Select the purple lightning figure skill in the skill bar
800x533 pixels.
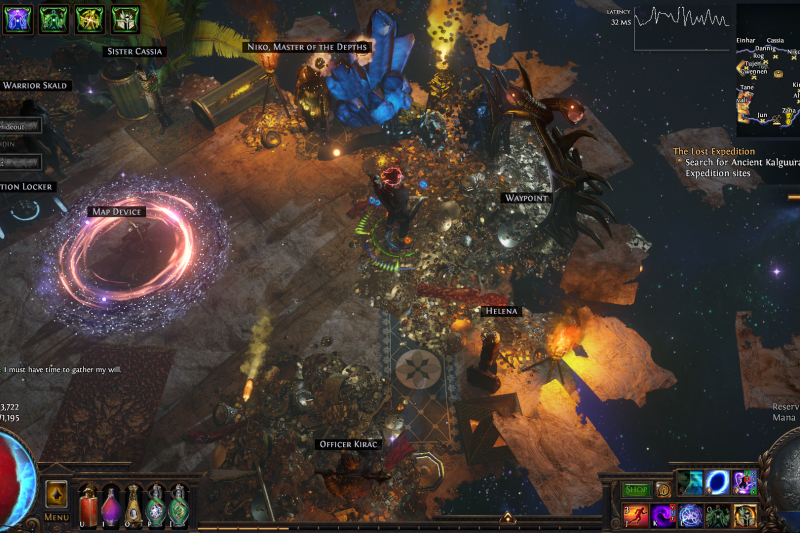(x=743, y=483)
